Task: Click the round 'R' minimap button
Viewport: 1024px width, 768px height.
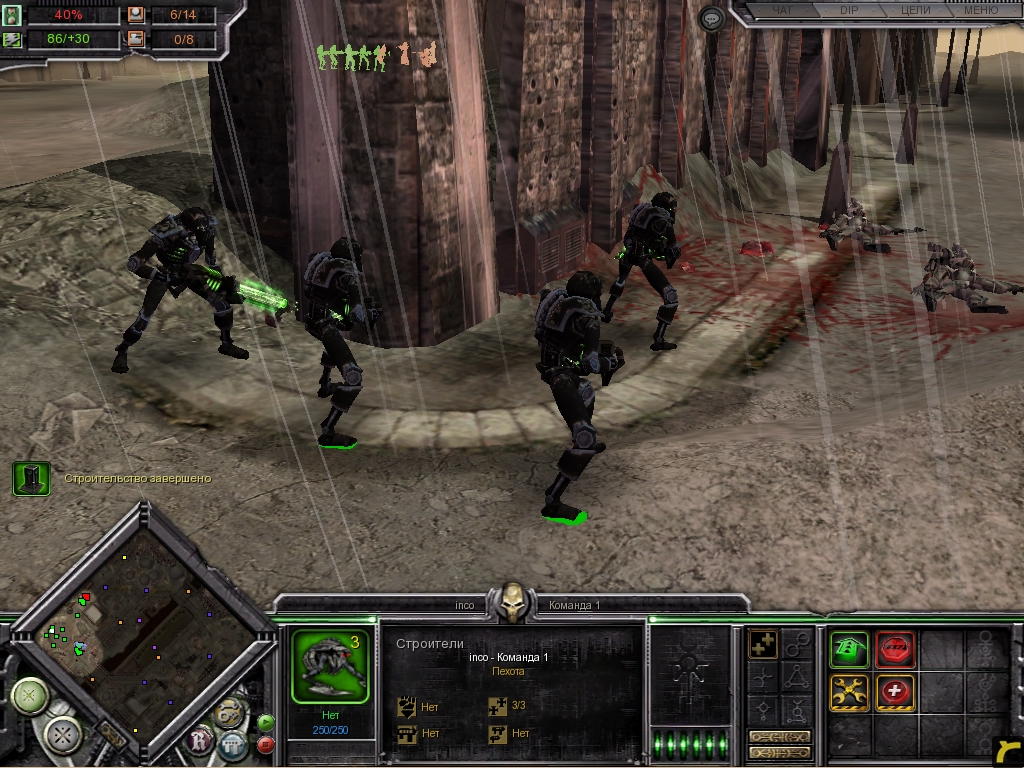Action: (x=201, y=741)
